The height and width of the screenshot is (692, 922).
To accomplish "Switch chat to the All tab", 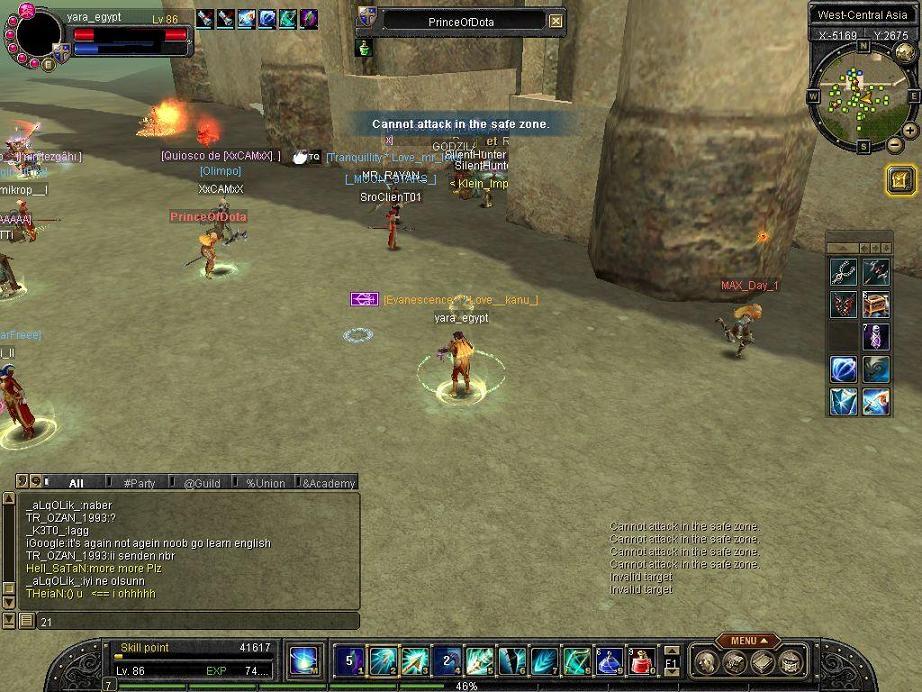I will point(76,483).
